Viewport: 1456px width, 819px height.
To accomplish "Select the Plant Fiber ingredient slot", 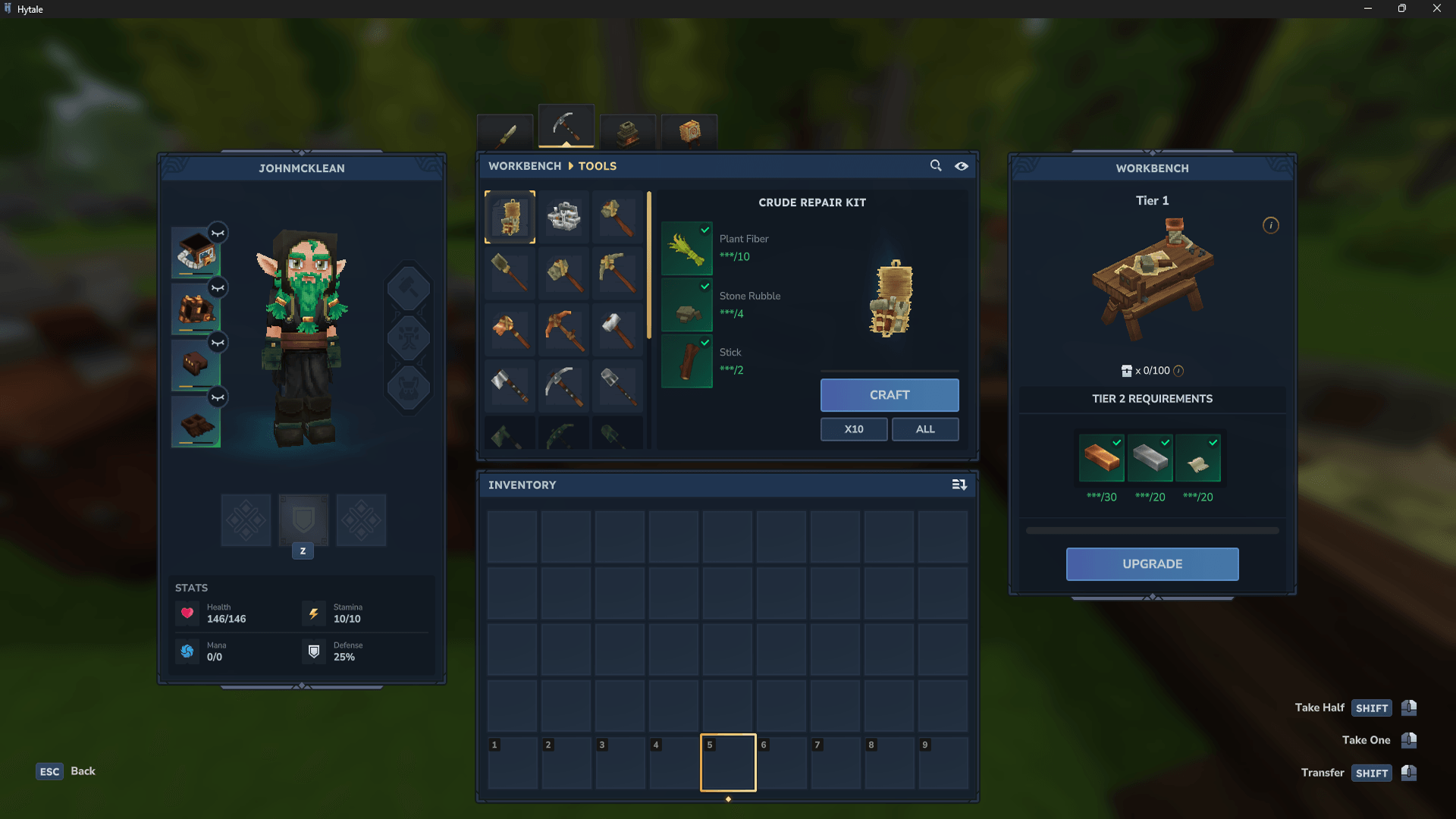I will tap(686, 248).
